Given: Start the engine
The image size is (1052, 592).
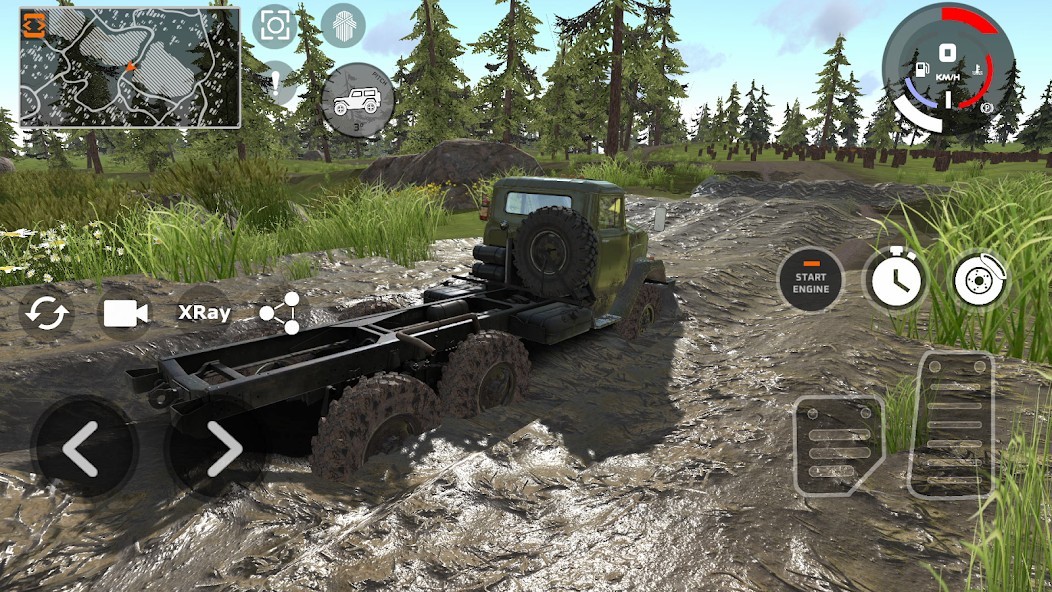Looking at the screenshot, I should pos(811,281).
